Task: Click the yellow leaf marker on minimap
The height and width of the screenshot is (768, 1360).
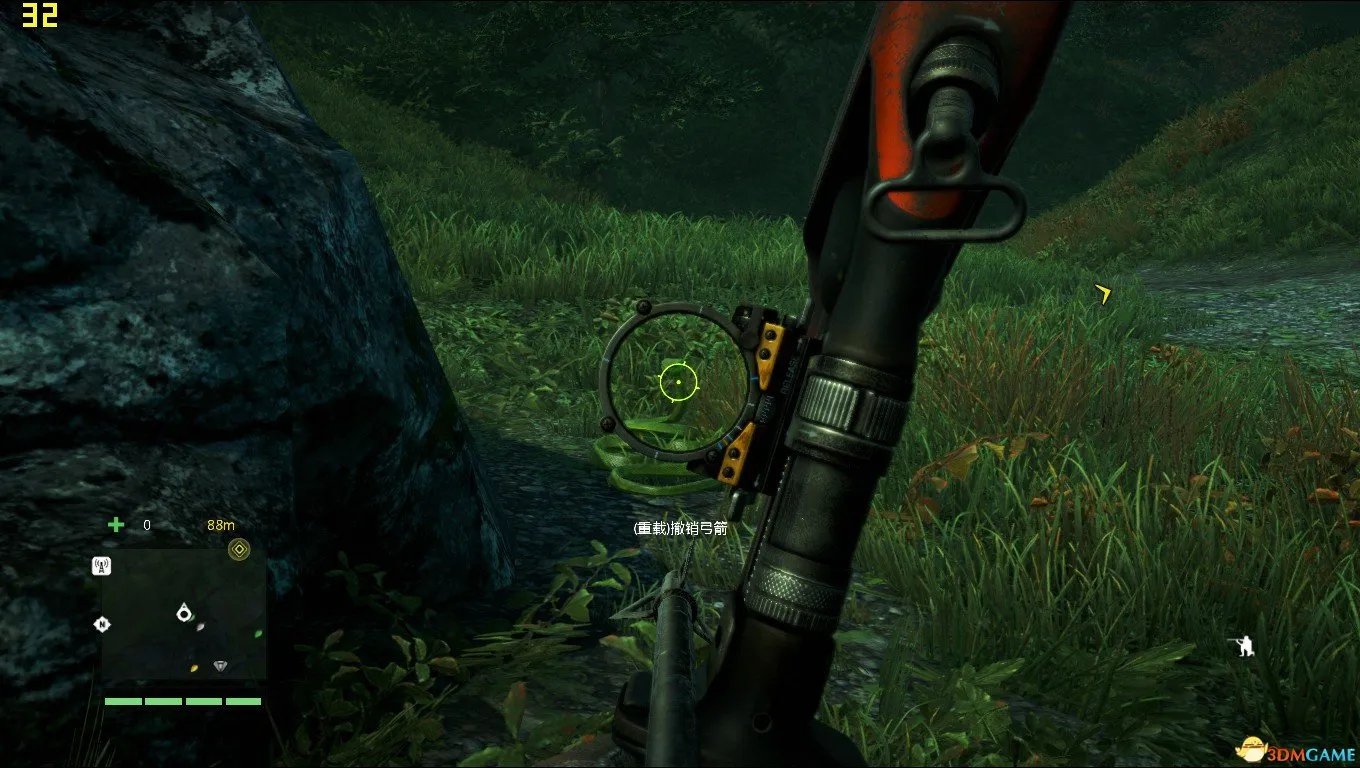Action: point(194,667)
